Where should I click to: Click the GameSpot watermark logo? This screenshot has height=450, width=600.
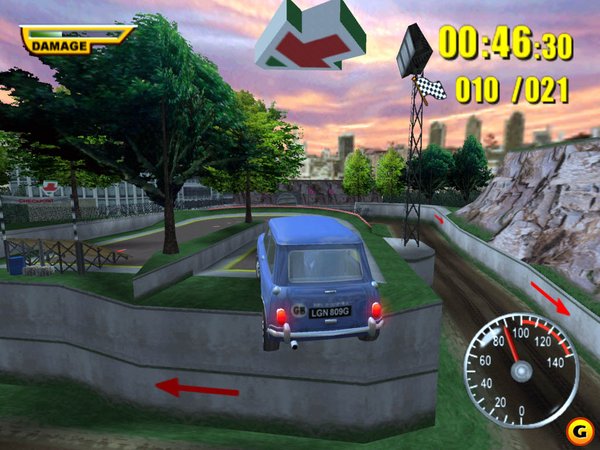tap(576, 431)
